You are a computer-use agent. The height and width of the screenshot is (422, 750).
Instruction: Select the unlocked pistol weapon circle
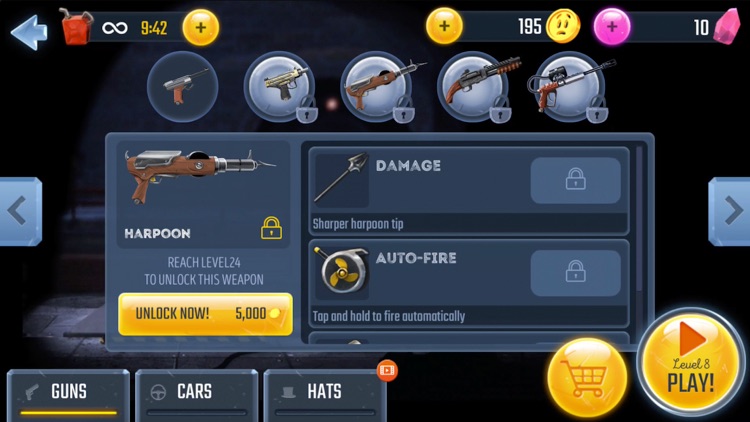tap(182, 86)
